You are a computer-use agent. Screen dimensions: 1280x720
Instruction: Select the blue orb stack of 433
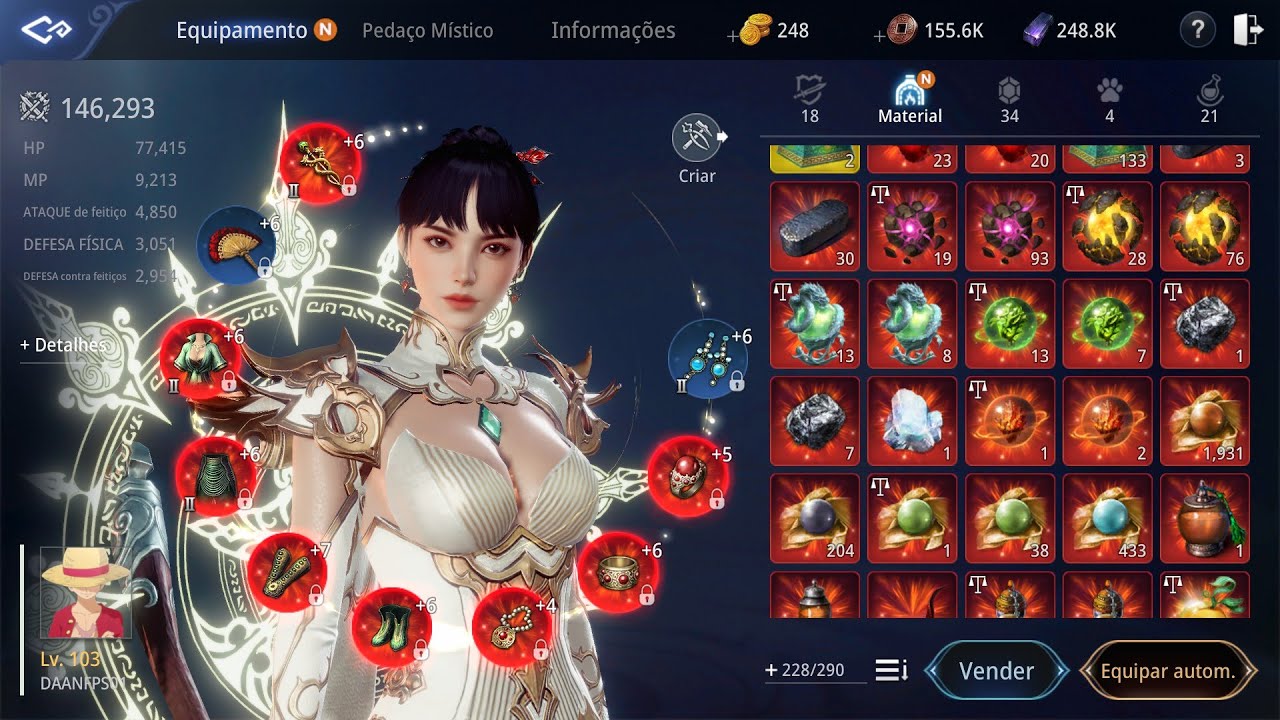pyautogui.click(x=1107, y=518)
